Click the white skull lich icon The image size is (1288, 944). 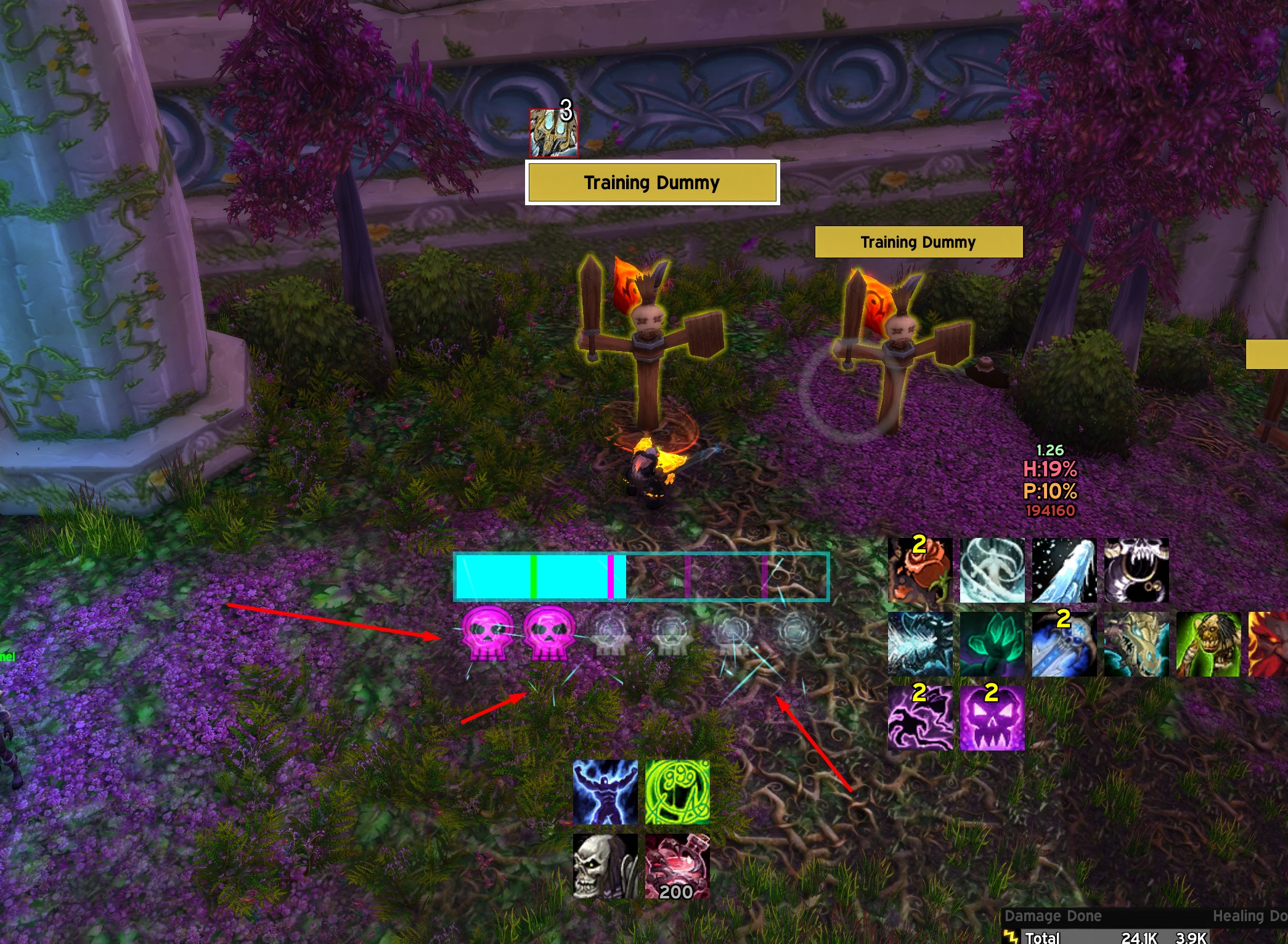[x=605, y=866]
